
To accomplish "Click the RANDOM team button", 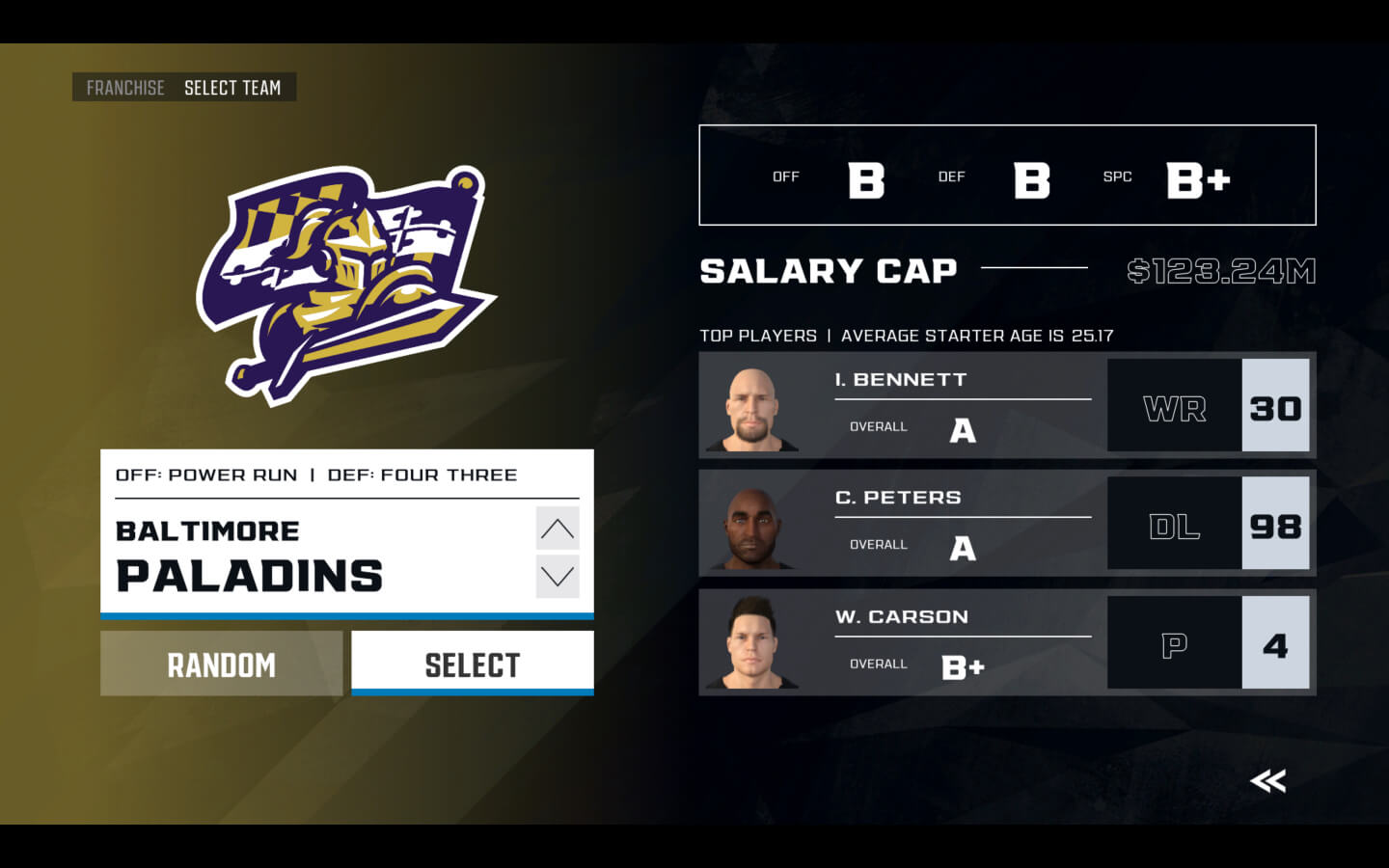I will point(221,665).
